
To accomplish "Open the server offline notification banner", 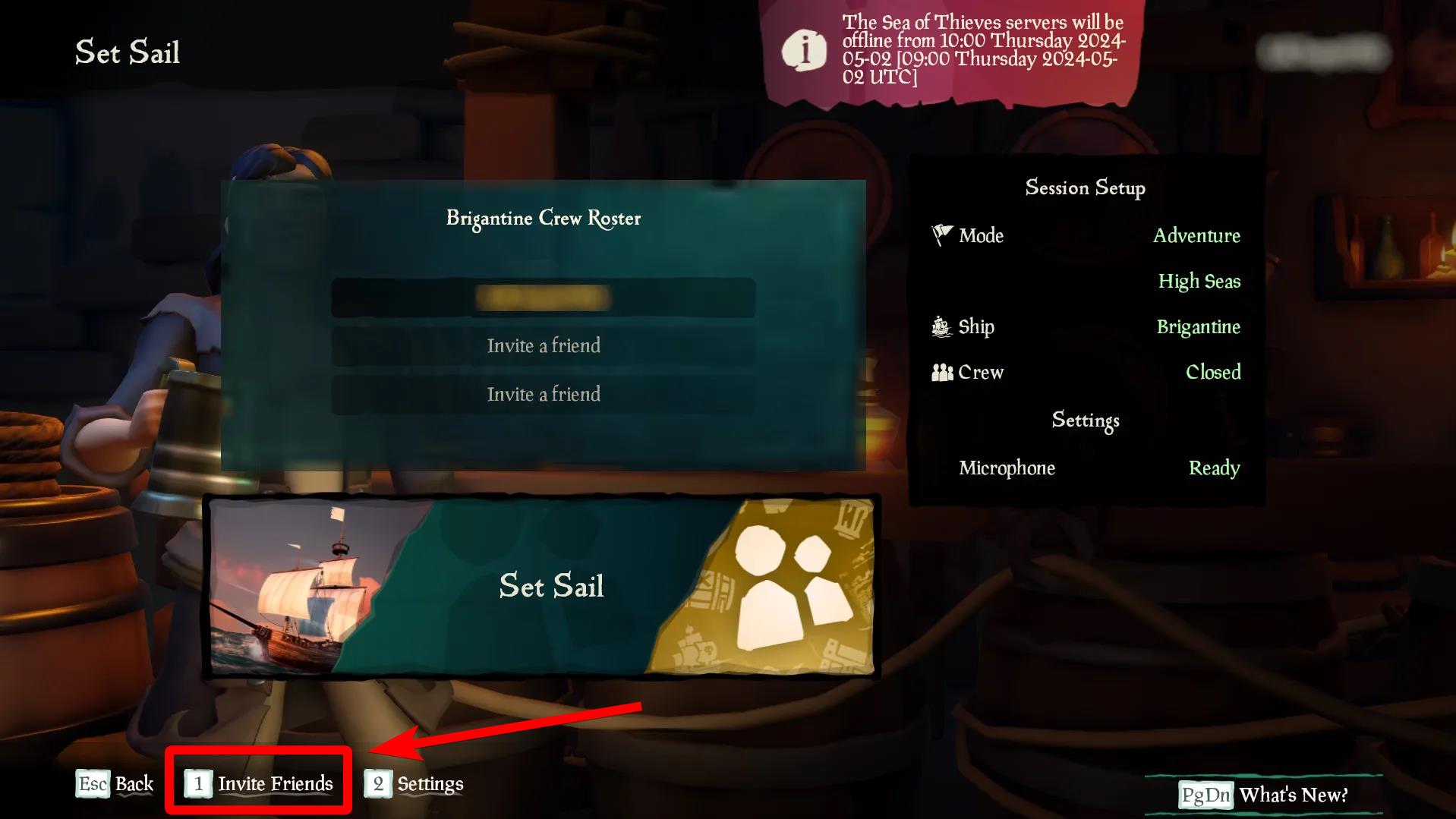I will (953, 51).
